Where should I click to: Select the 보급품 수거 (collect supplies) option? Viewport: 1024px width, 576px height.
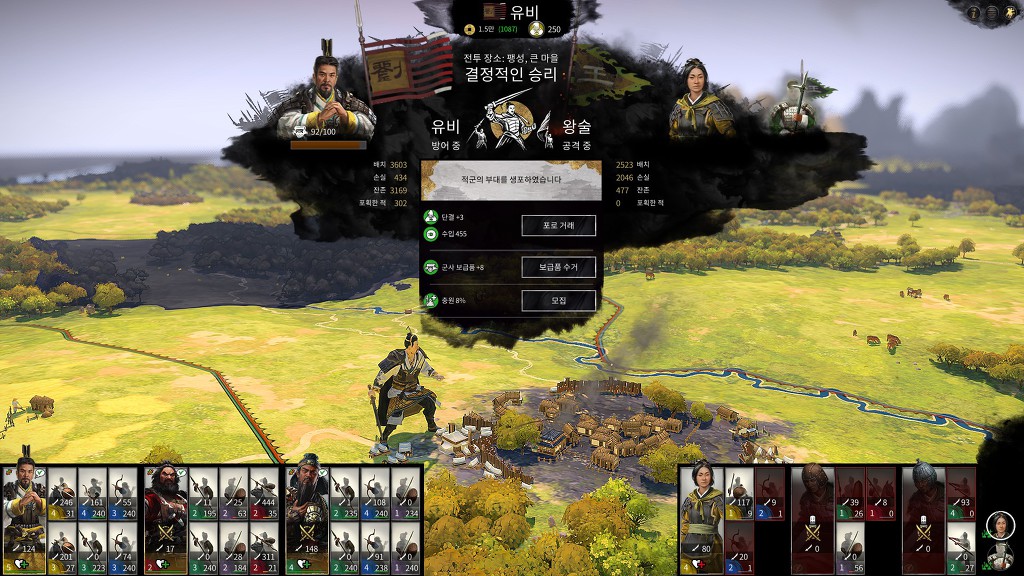click(558, 267)
